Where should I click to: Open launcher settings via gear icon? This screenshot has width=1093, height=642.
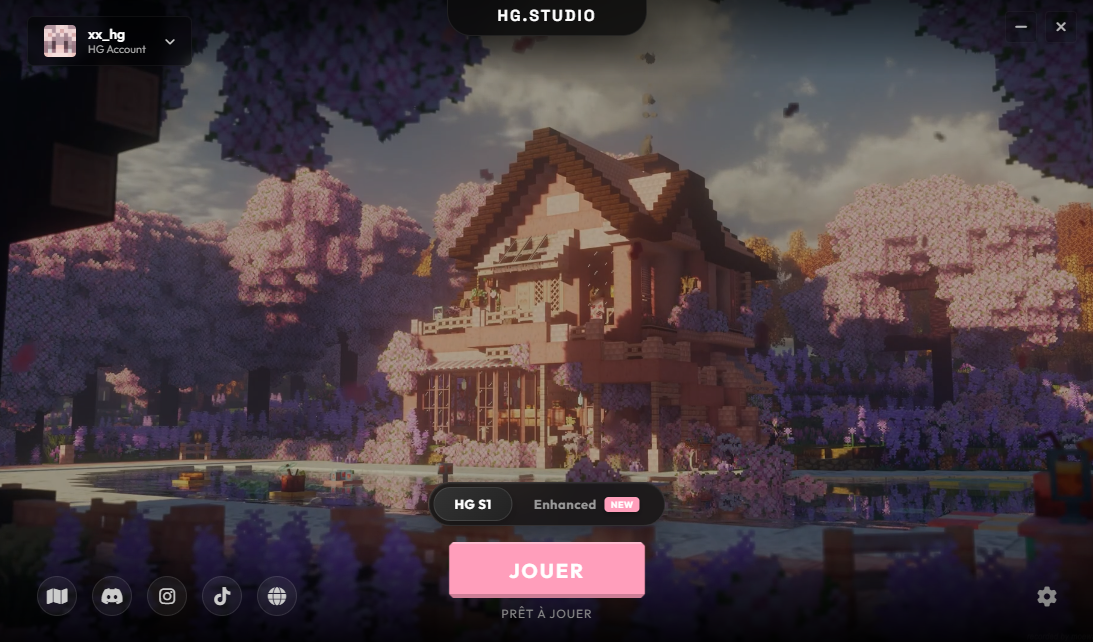[1047, 597]
